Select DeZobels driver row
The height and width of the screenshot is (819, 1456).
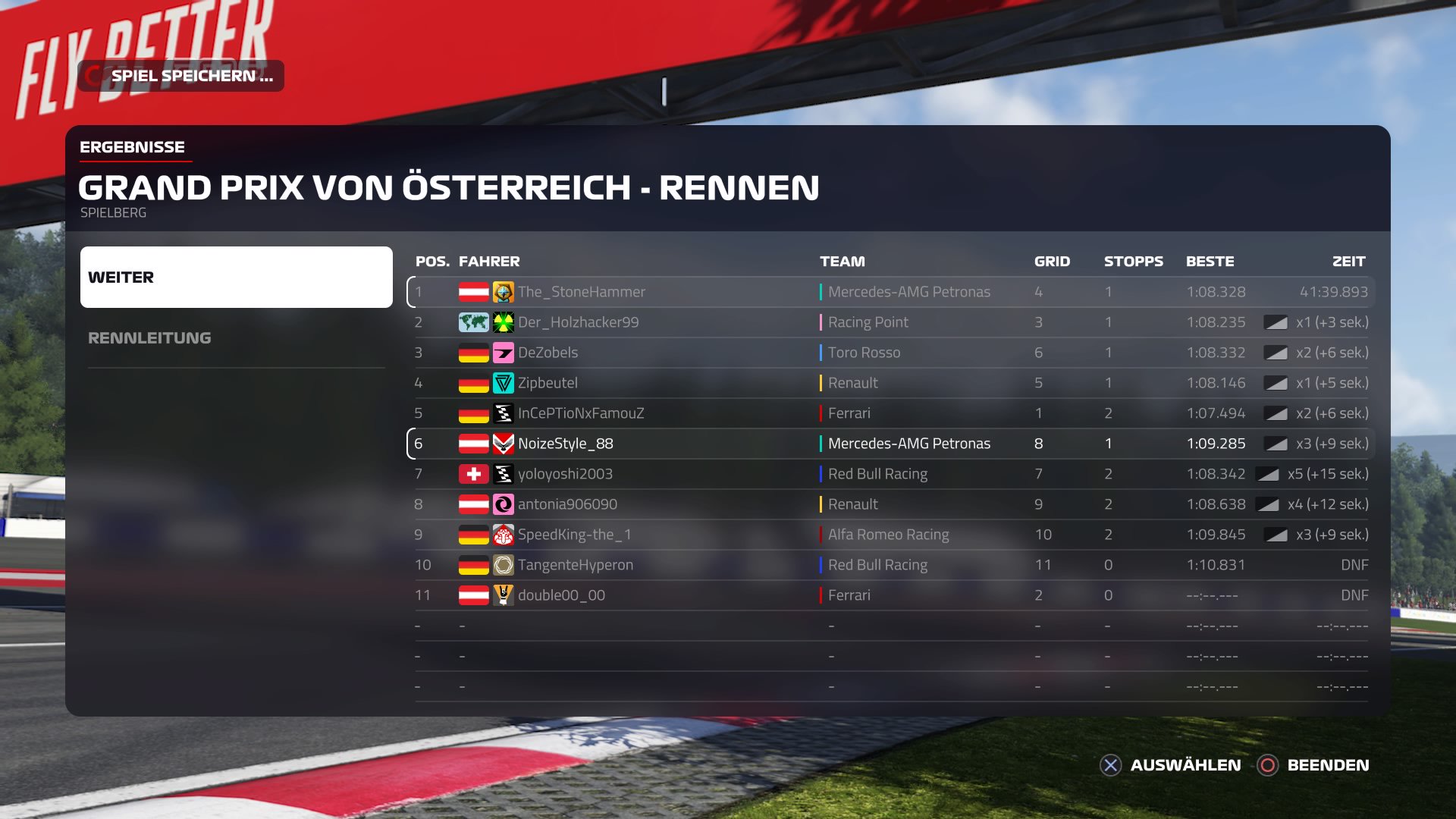pos(890,353)
